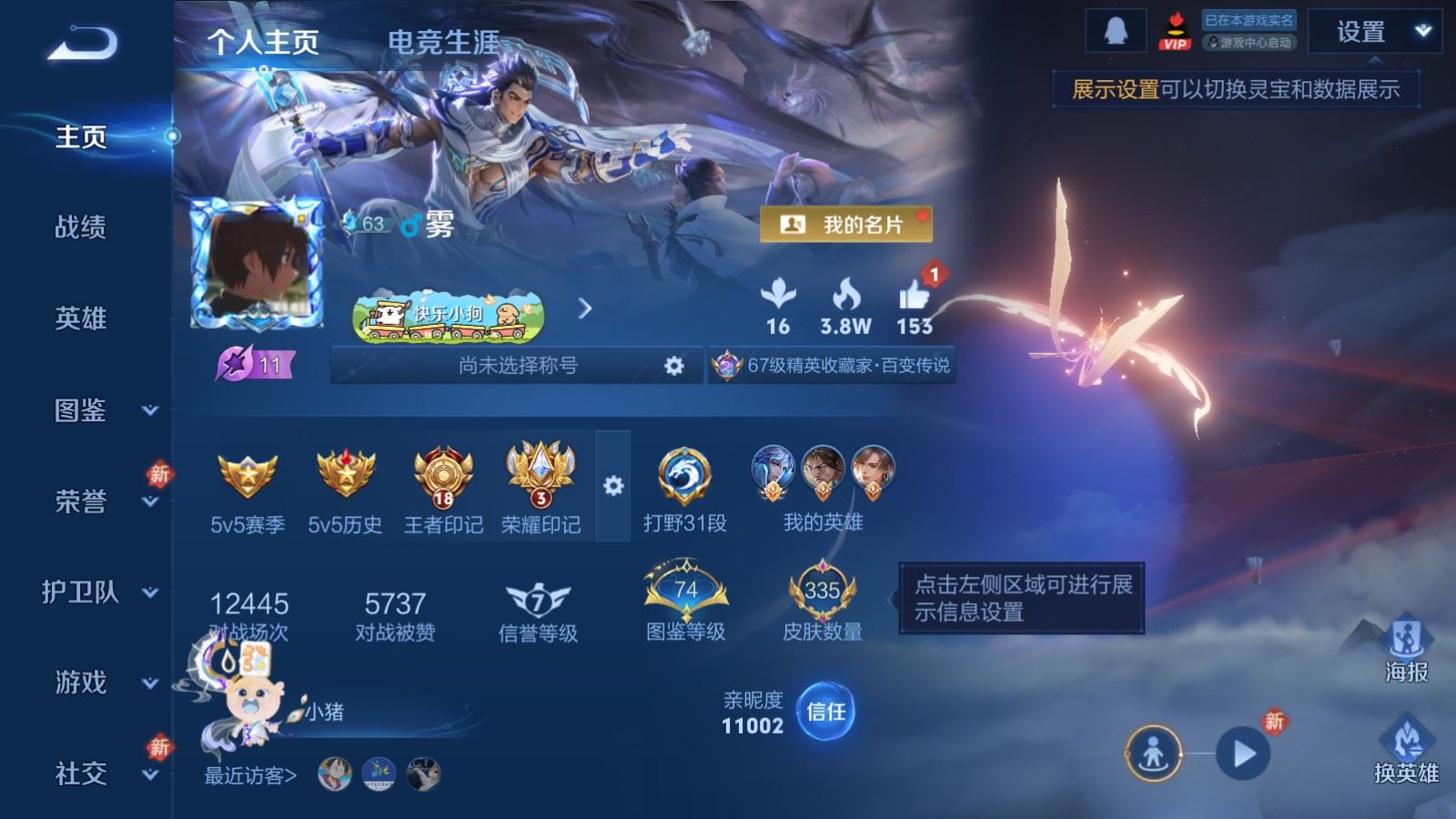Switch to the 电竞生涯 tab
The width and height of the screenshot is (1456, 819).
point(443,42)
